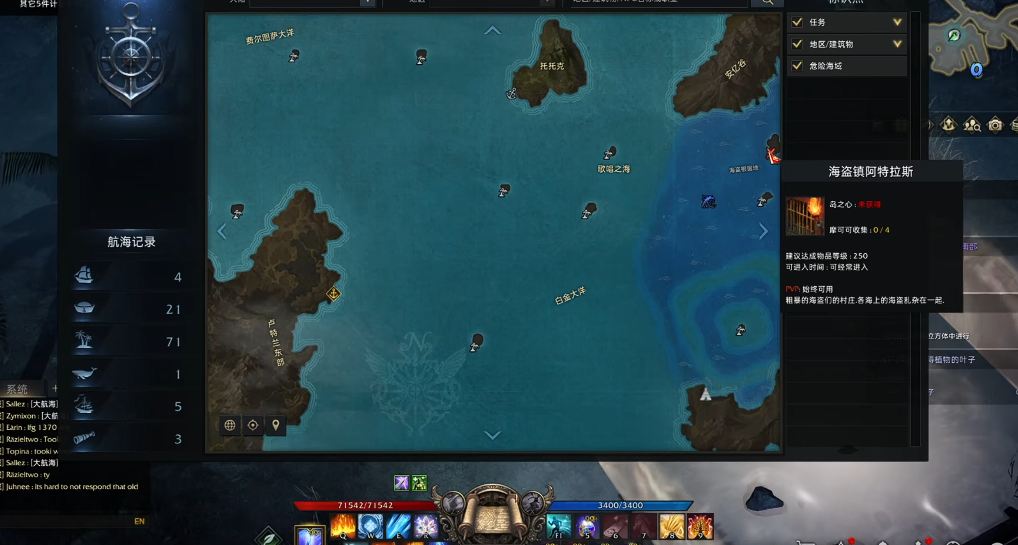Screen dimensions: 1018x545
Task: Activate the fire skill on Q
Action: click(x=343, y=524)
